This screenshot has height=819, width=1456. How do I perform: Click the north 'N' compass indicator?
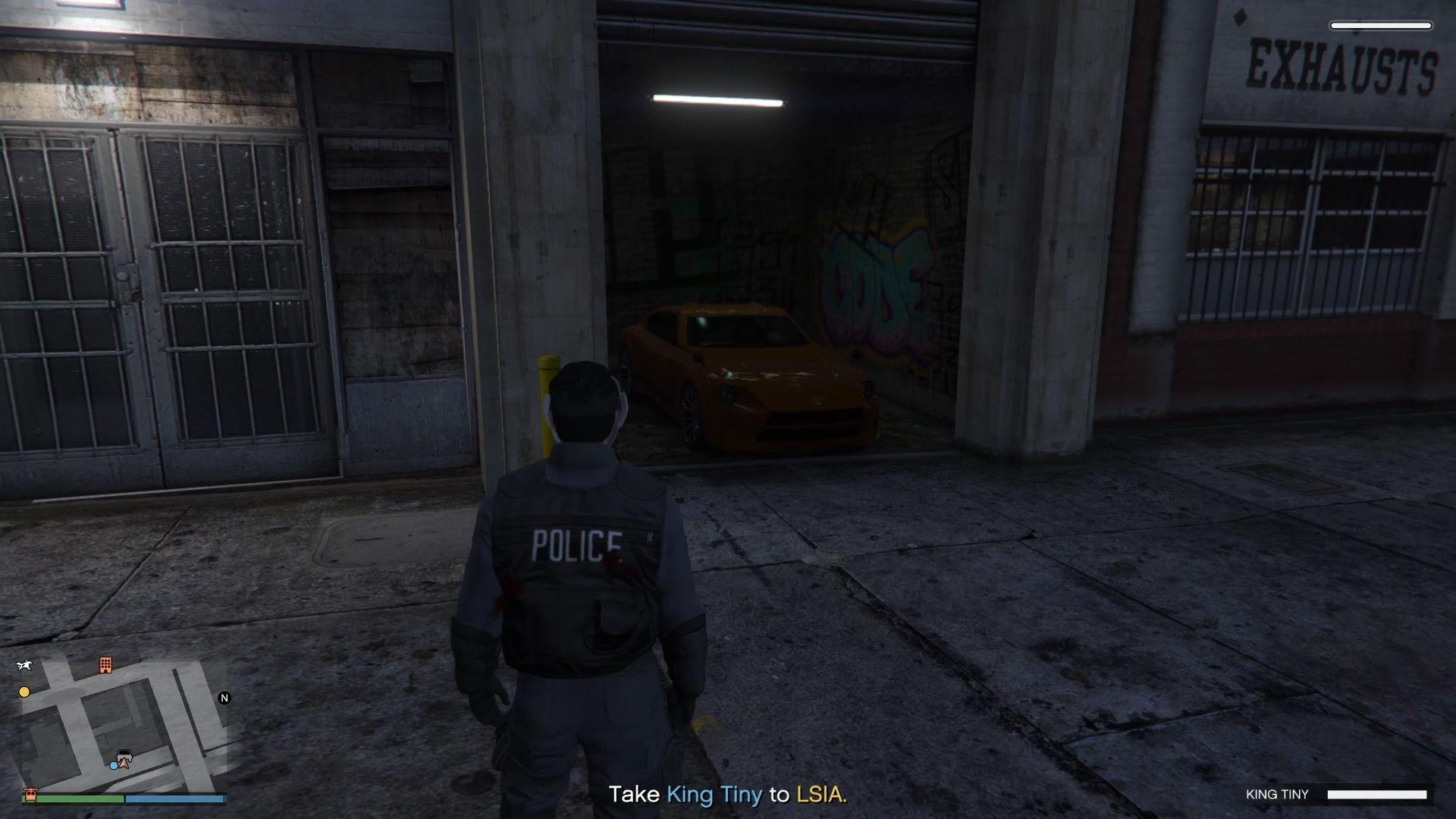point(224,697)
